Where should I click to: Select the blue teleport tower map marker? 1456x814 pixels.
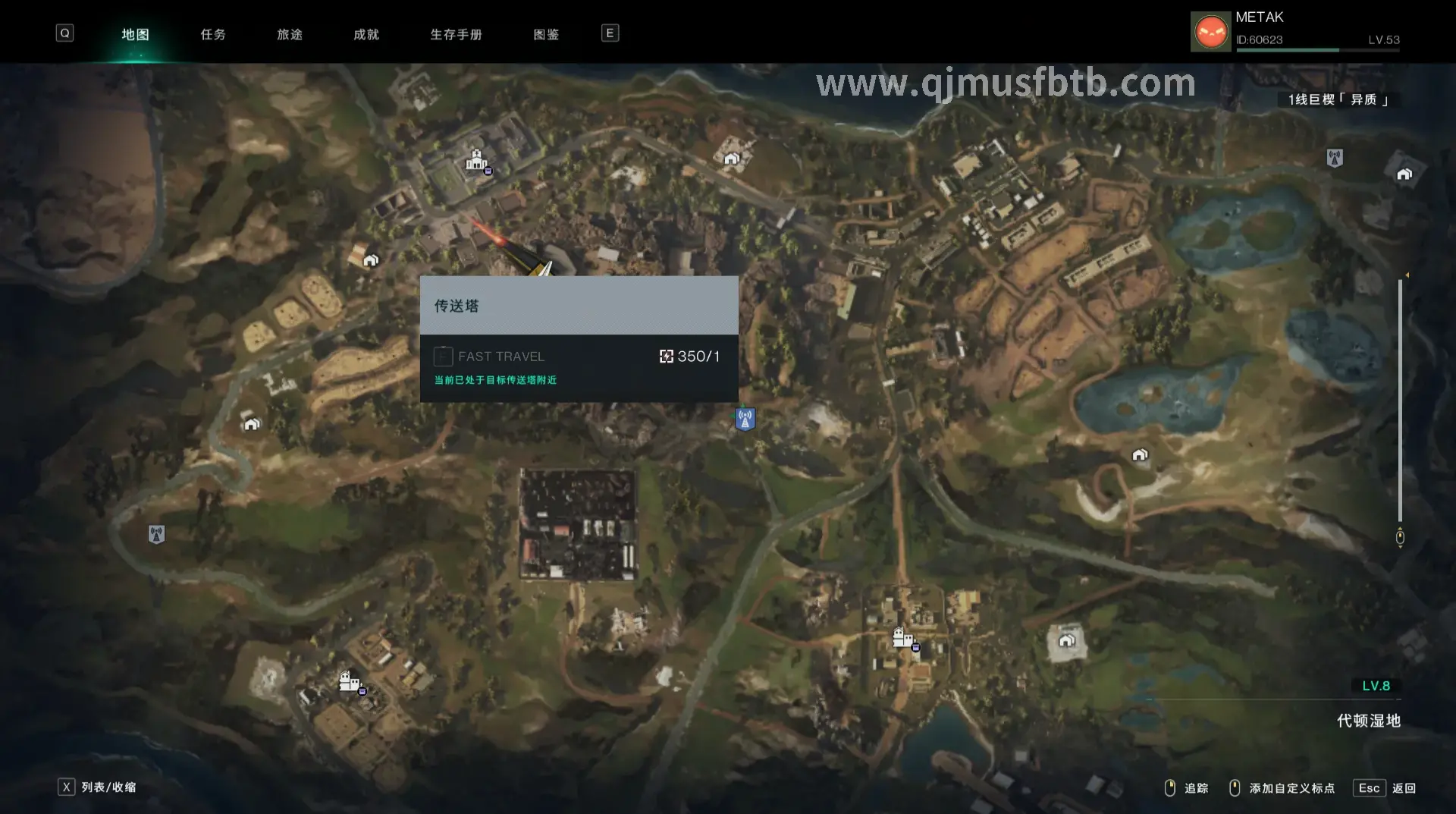[x=745, y=419]
